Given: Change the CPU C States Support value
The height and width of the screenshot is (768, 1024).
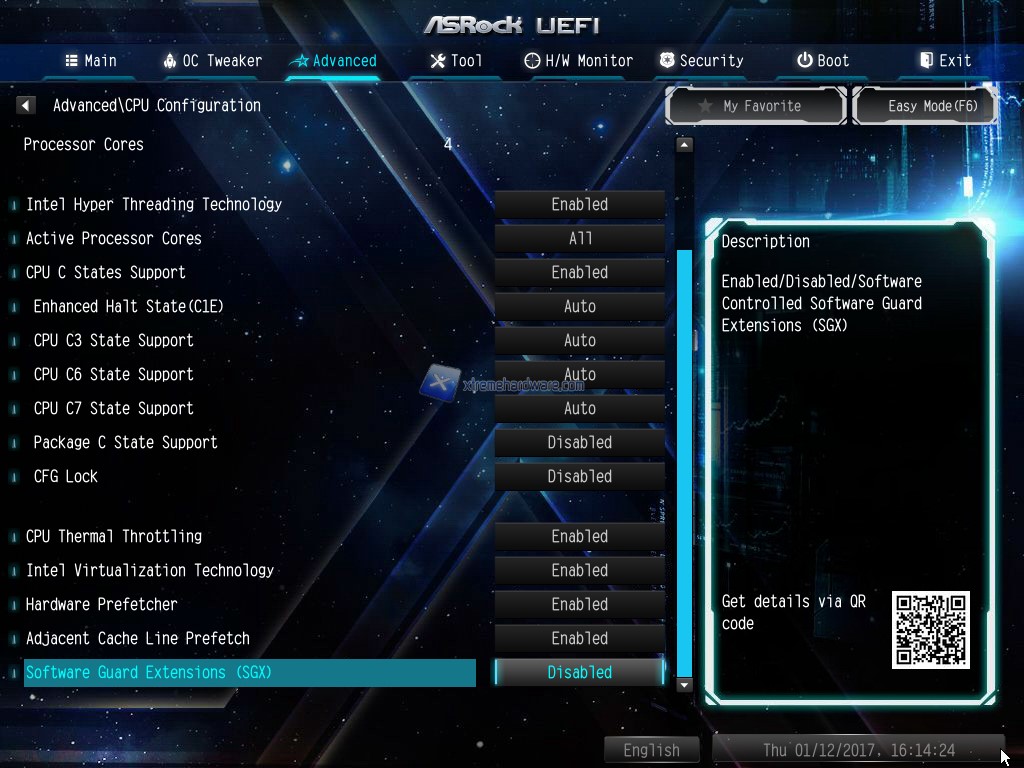Looking at the screenshot, I should coord(580,273).
